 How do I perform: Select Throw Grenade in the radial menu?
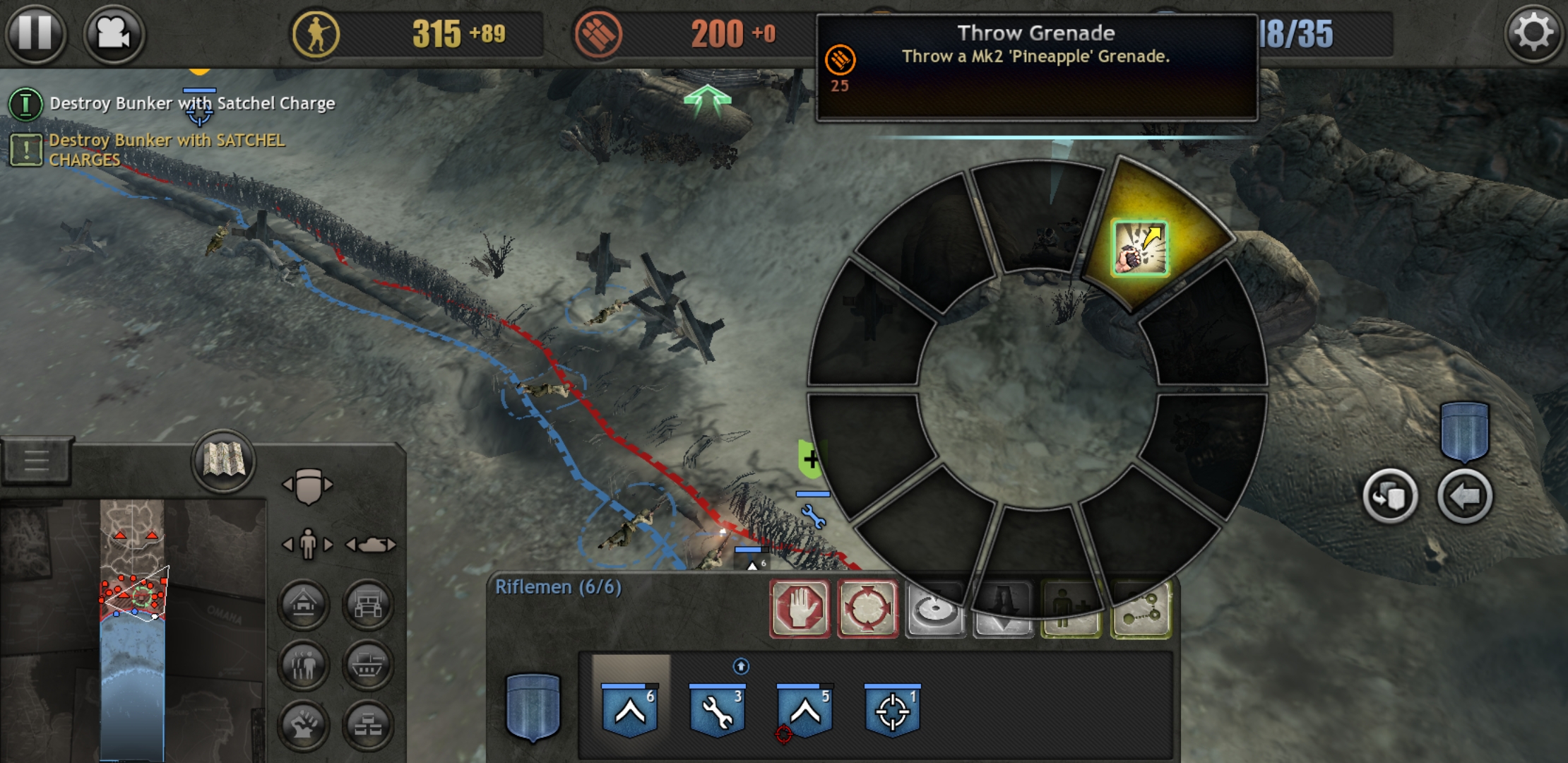pyautogui.click(x=1139, y=248)
